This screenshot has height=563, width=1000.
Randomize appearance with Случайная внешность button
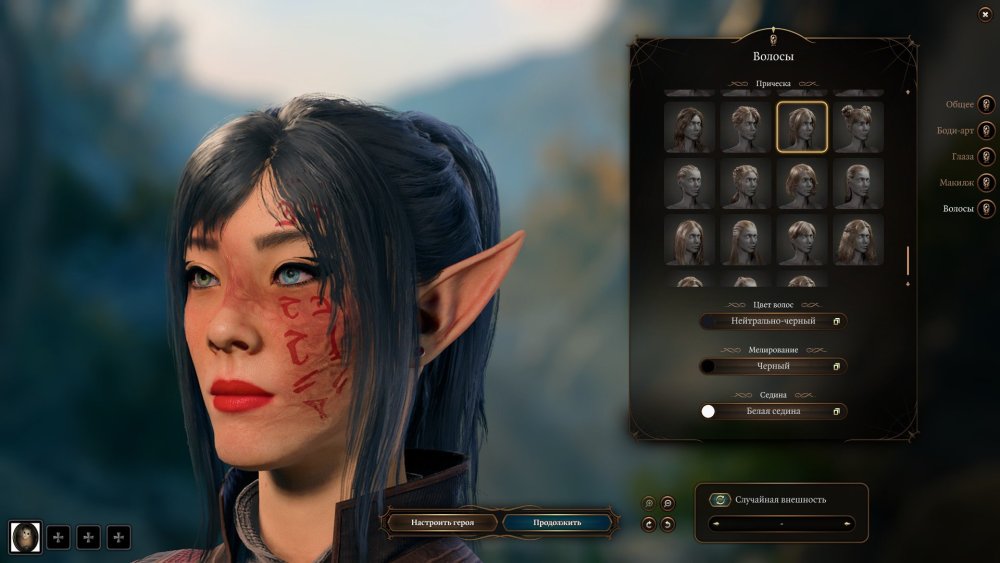point(720,500)
